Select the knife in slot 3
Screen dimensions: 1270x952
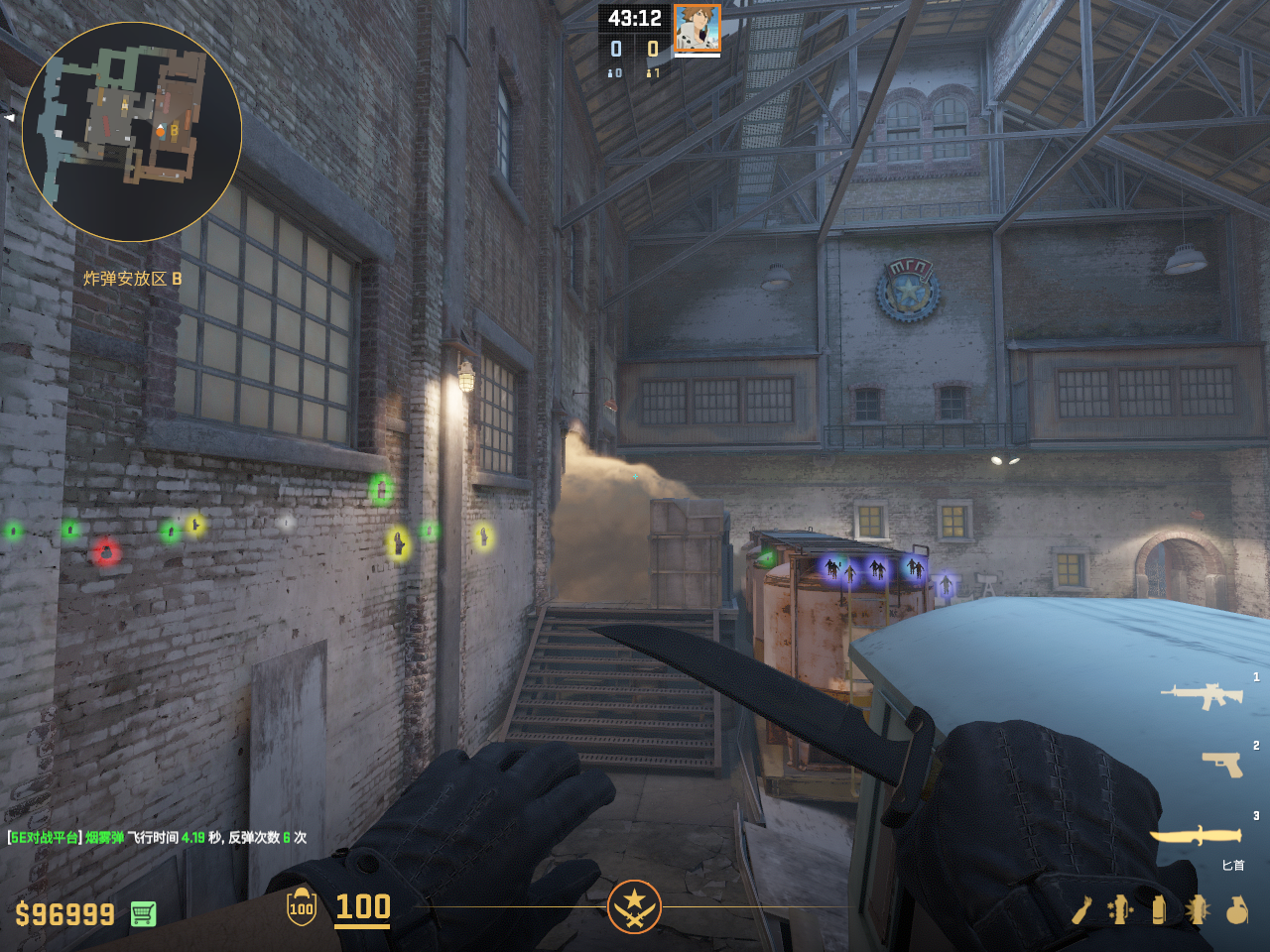(1195, 836)
